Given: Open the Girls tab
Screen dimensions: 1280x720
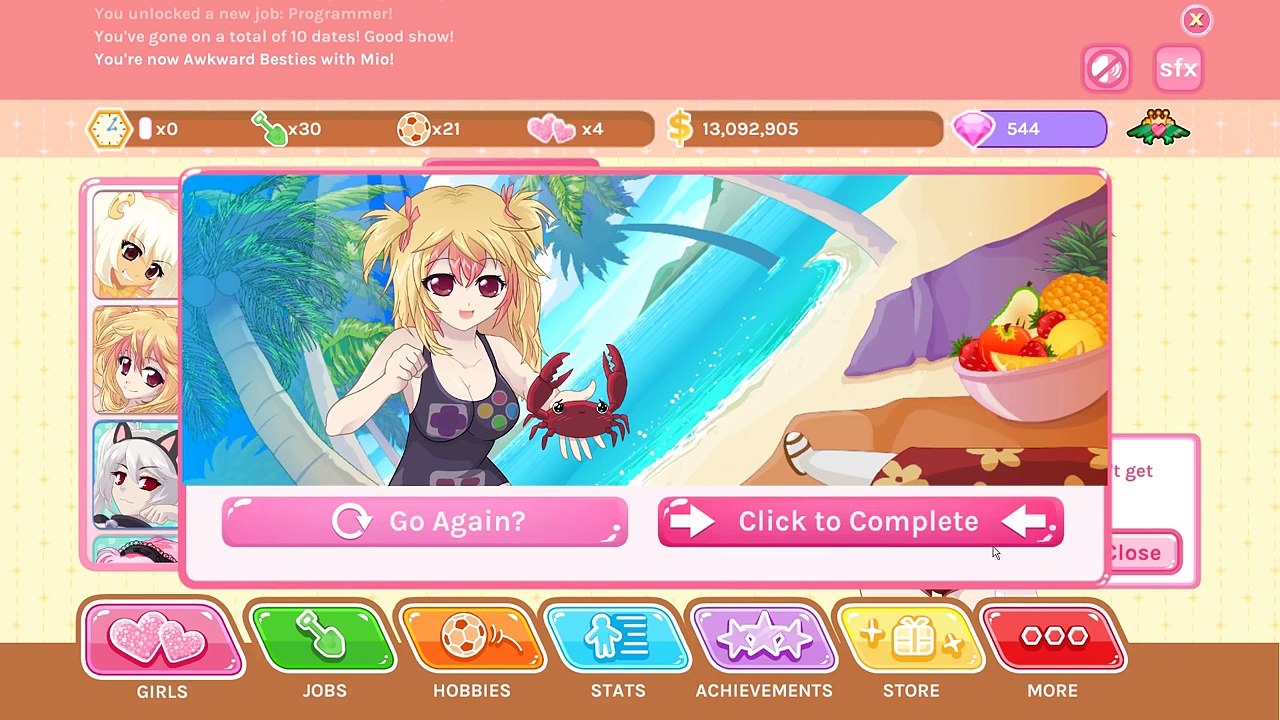Looking at the screenshot, I should coord(162,640).
